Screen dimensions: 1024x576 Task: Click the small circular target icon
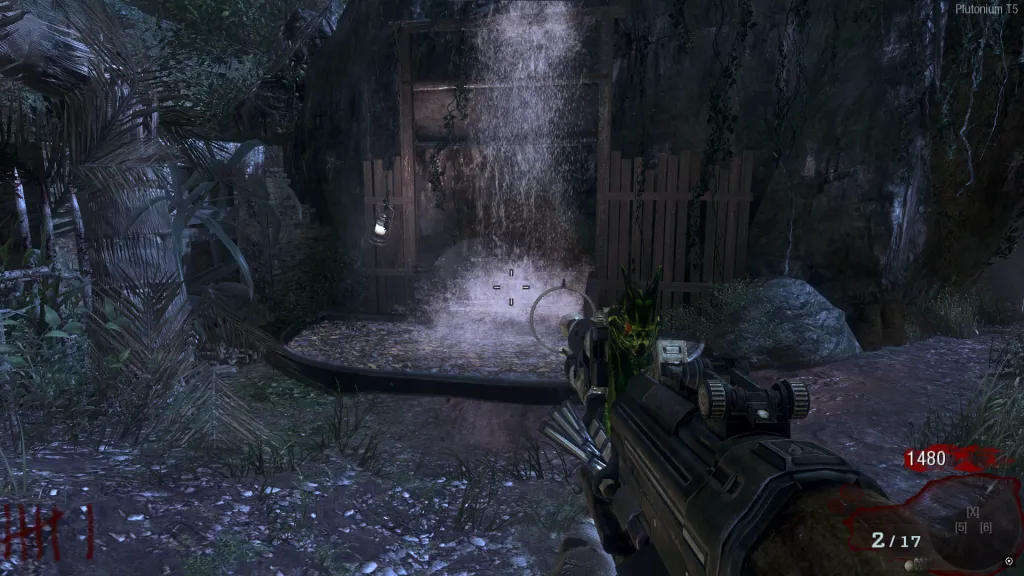point(1009,561)
